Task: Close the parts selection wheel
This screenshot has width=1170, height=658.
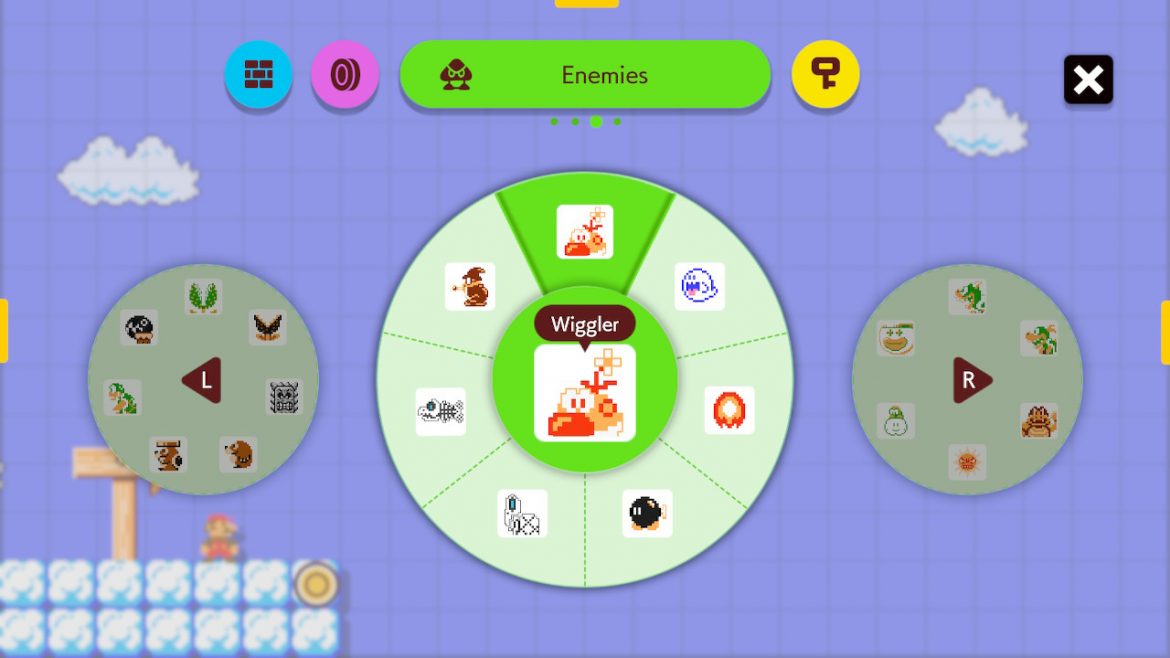Action: coord(1088,79)
